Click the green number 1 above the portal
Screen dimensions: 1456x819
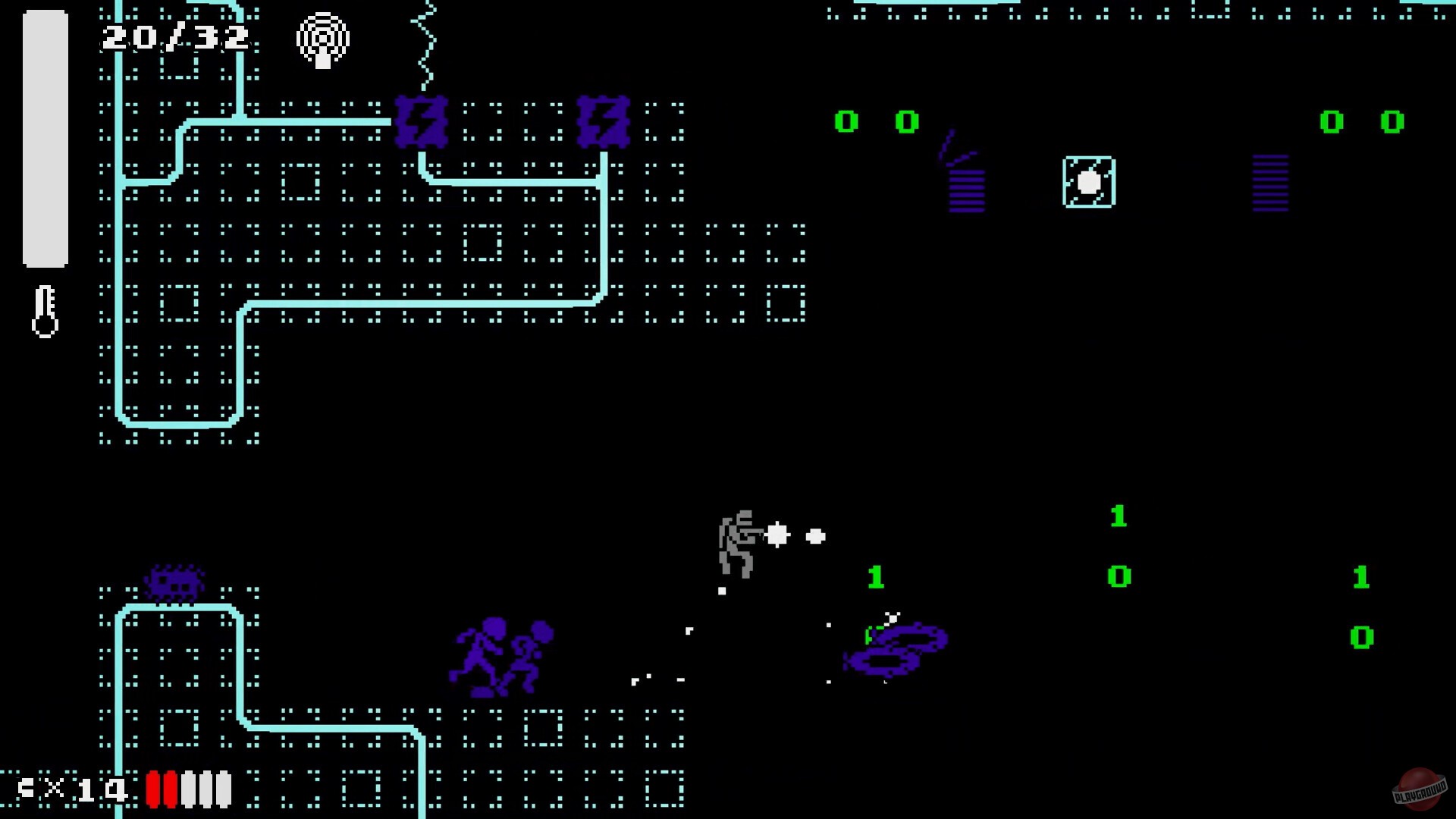point(876,578)
